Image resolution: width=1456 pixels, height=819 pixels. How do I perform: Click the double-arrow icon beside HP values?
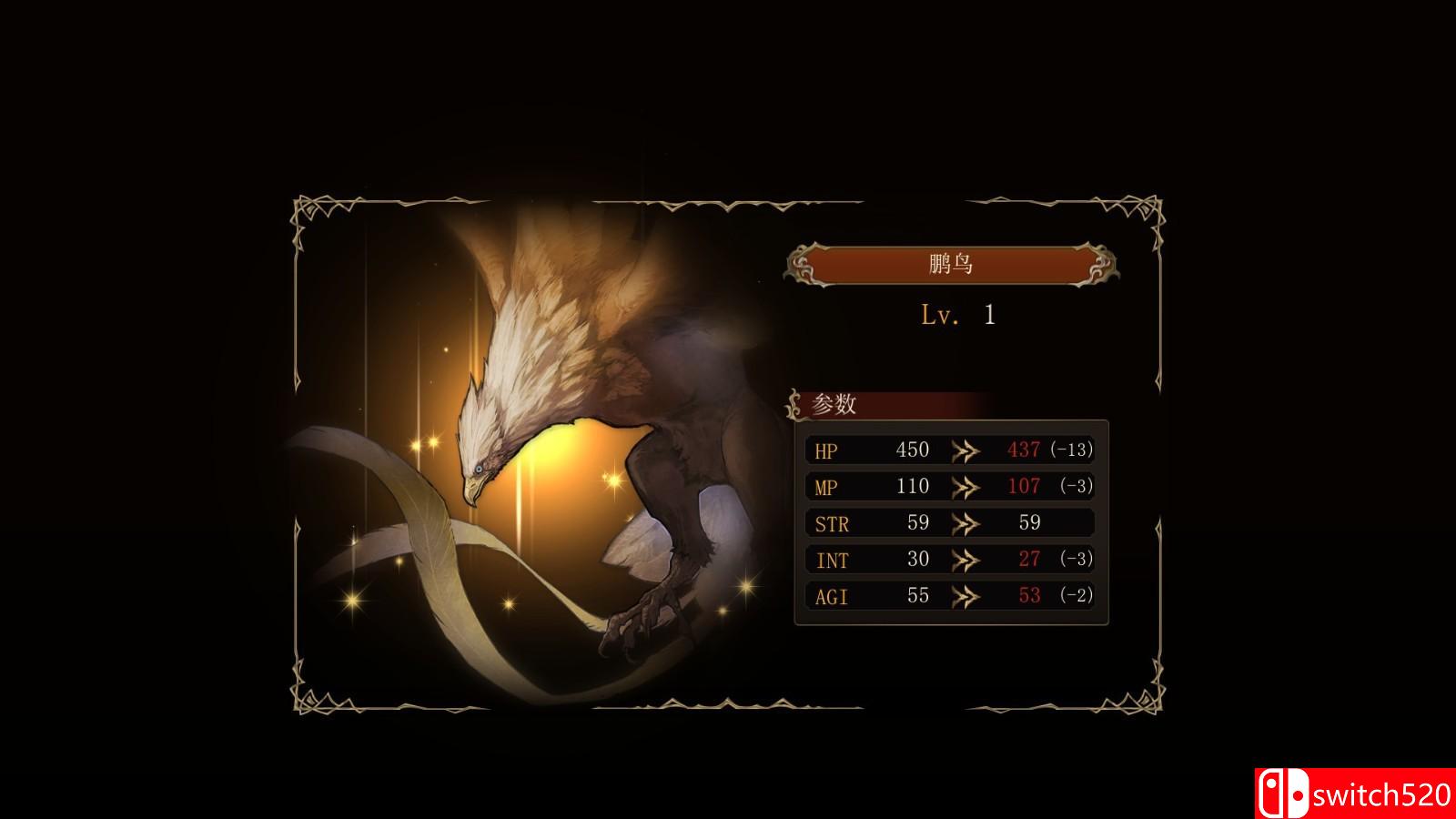[967, 450]
